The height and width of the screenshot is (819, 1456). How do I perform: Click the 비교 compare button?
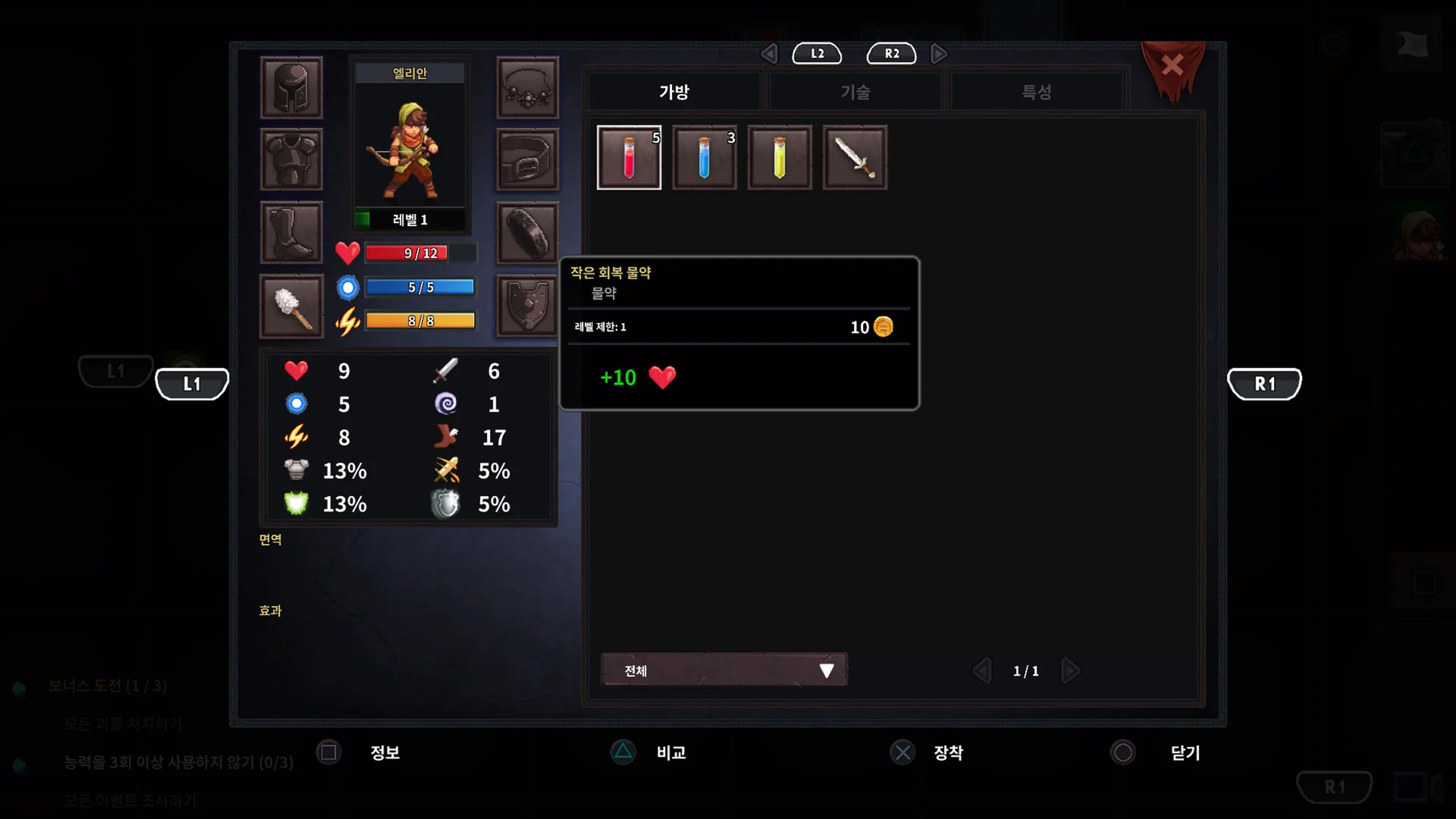648,752
